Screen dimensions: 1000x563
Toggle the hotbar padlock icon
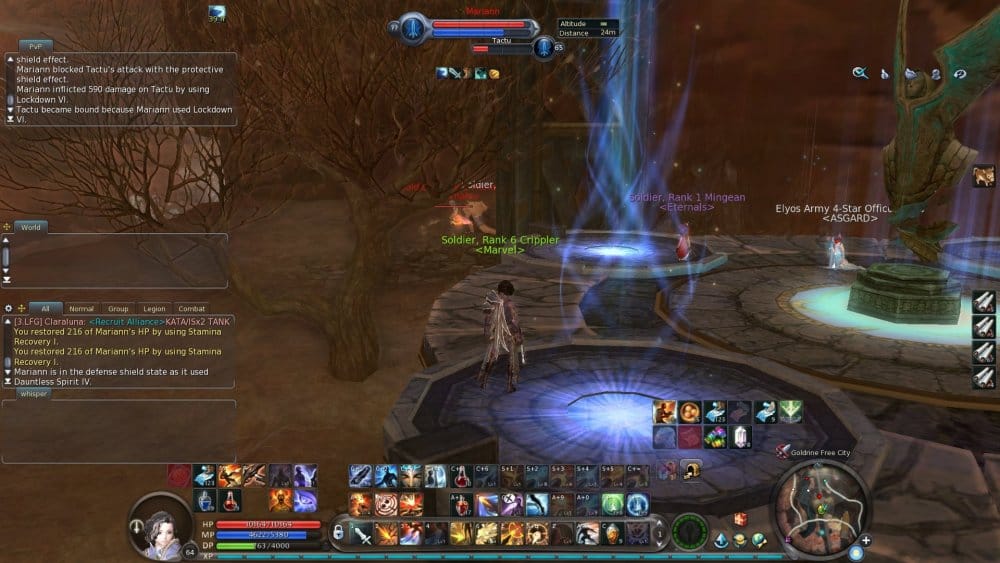click(x=339, y=532)
